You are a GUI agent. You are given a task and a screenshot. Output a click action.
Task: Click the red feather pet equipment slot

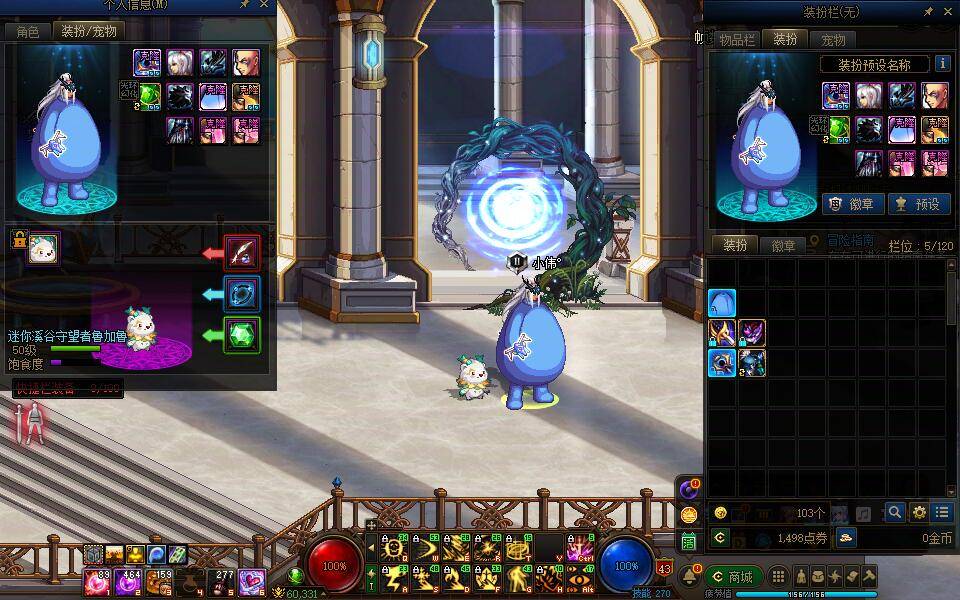[242, 253]
